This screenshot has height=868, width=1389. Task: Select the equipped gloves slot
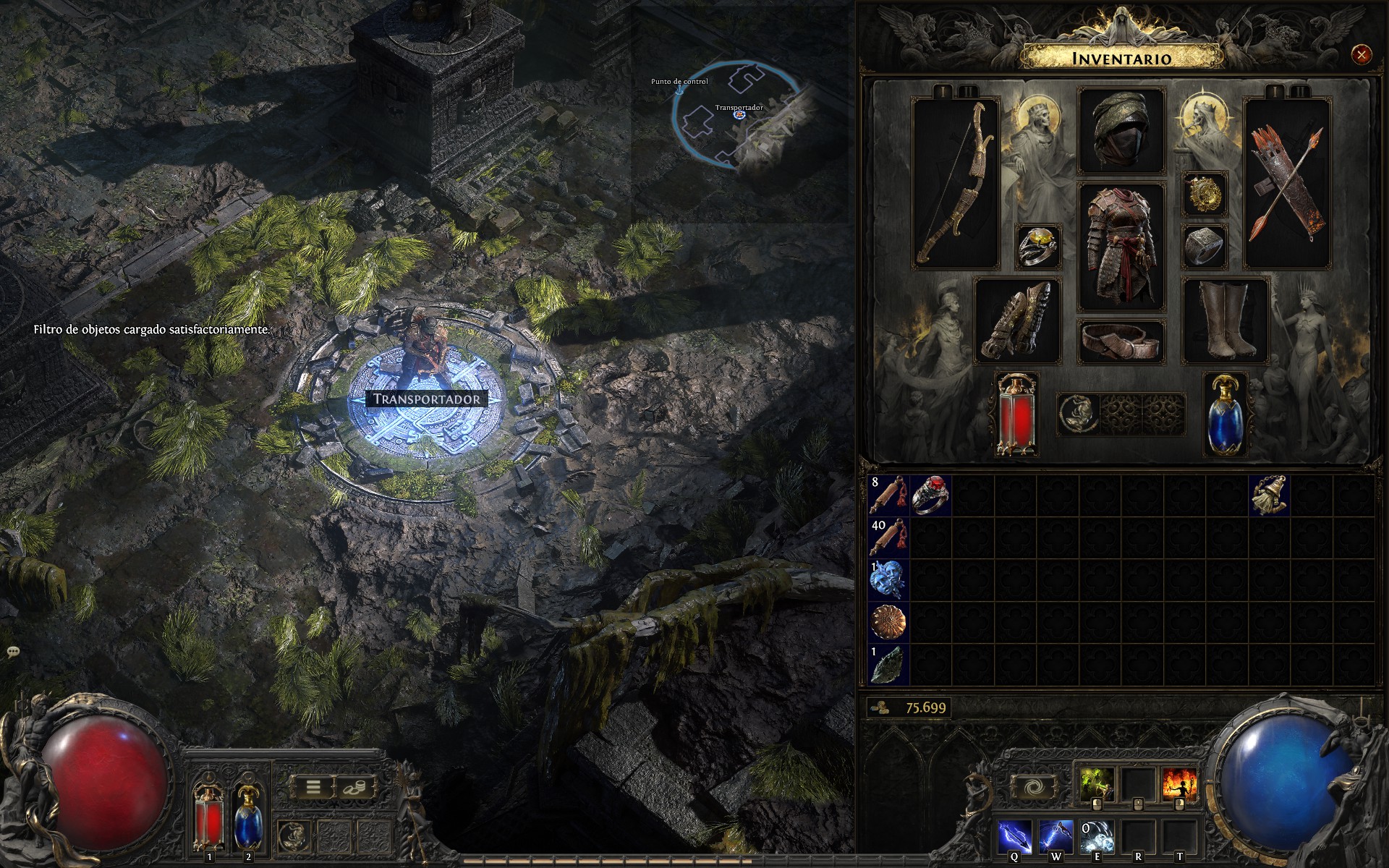[1016, 320]
